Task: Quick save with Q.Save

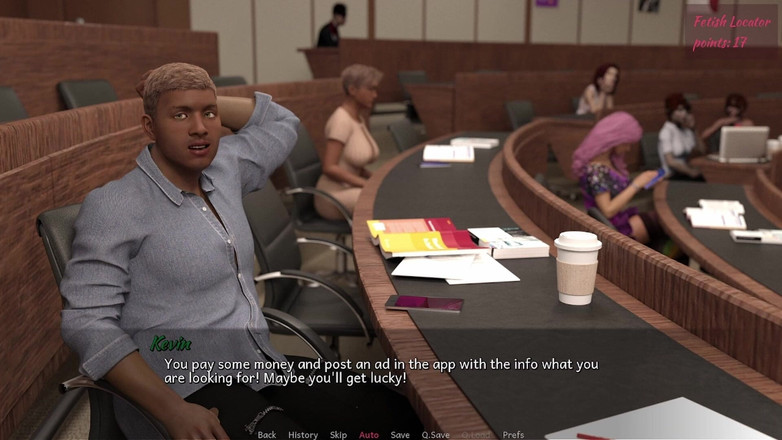Action: point(435,435)
